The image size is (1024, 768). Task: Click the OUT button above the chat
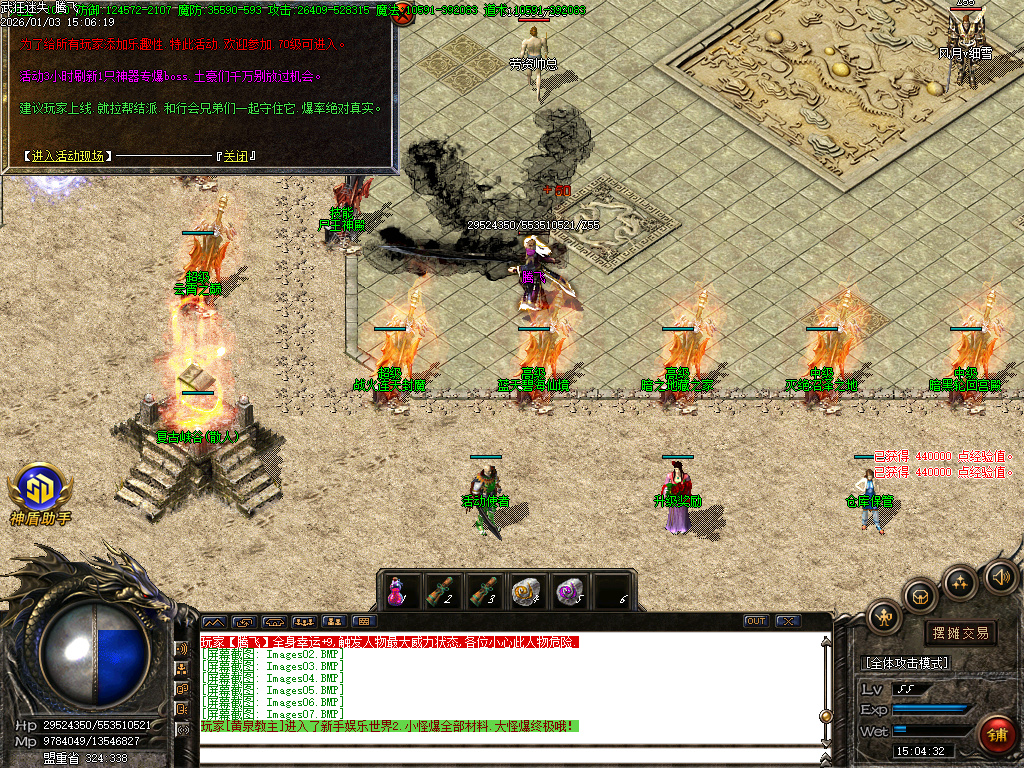(x=756, y=621)
